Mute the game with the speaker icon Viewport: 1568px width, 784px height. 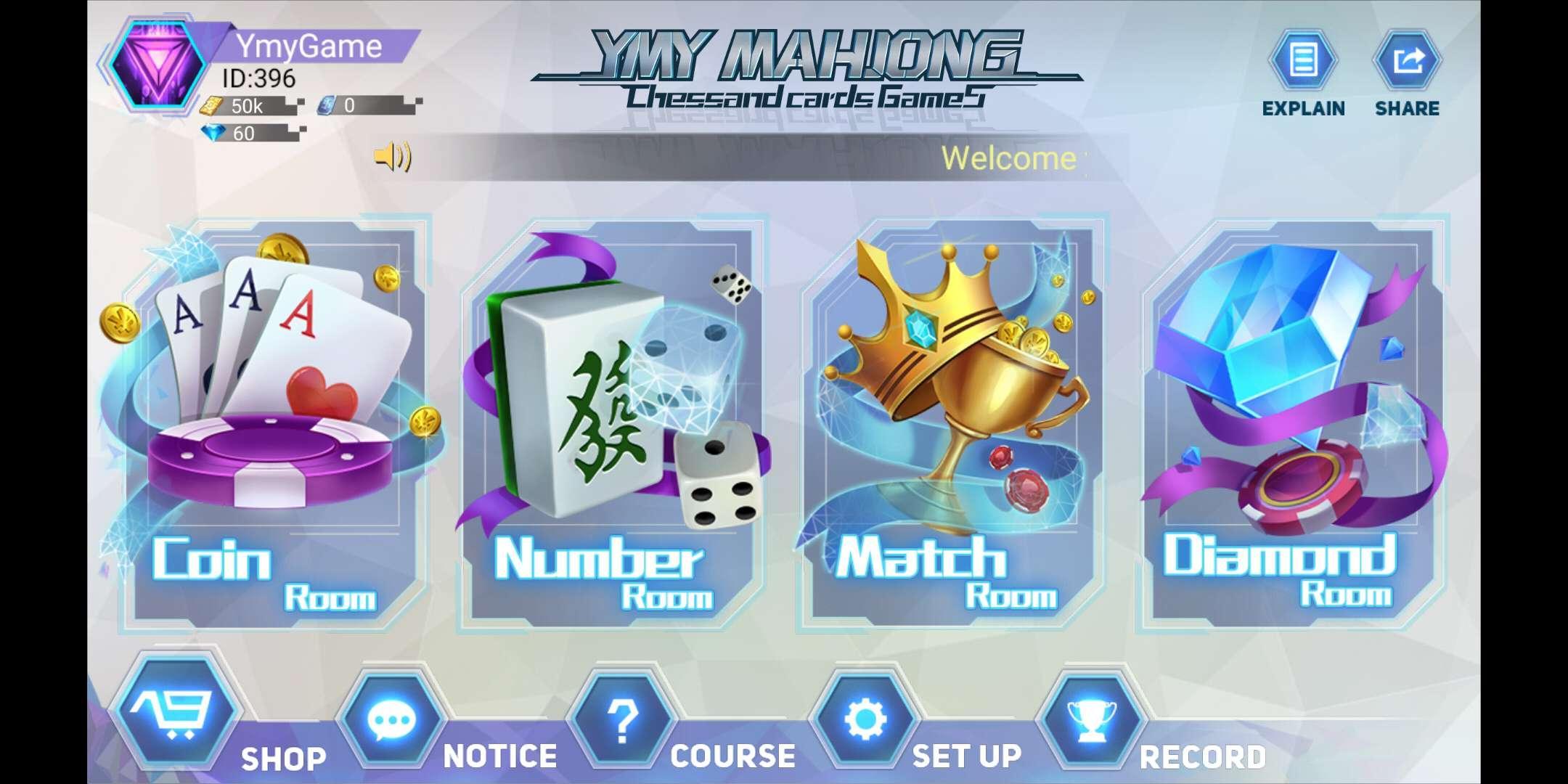(391, 157)
